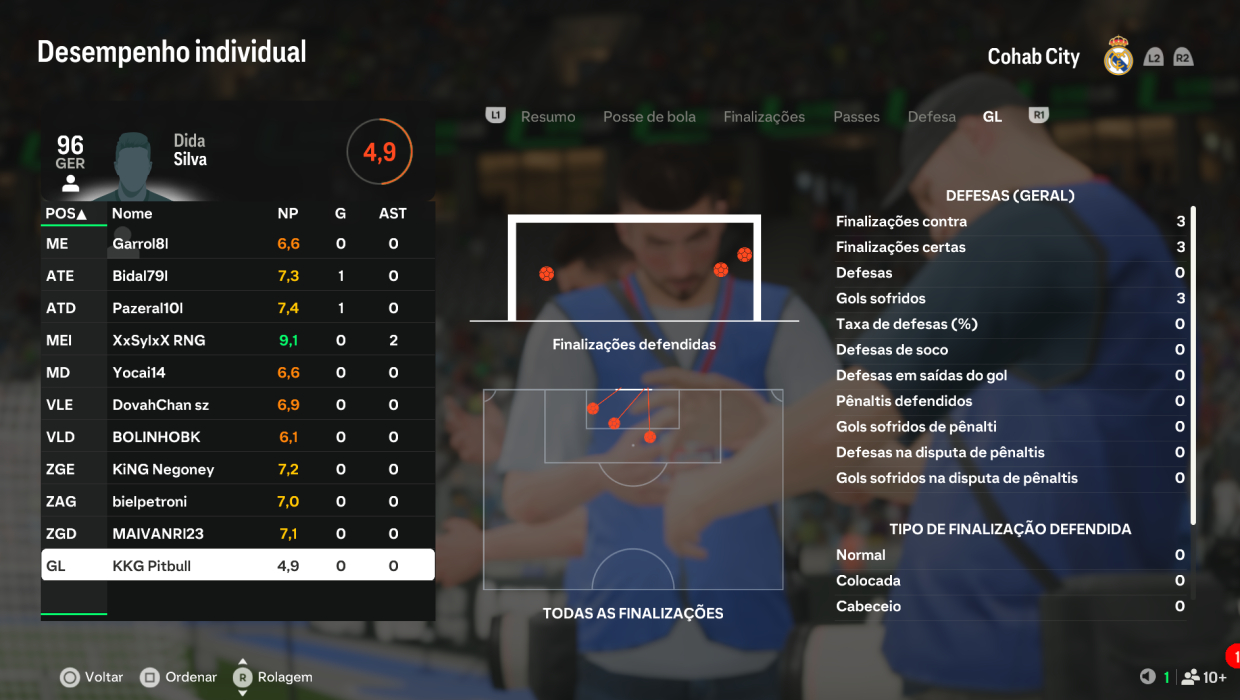The width and height of the screenshot is (1240, 700).
Task: Sort by the POS column header
Action: coord(67,213)
